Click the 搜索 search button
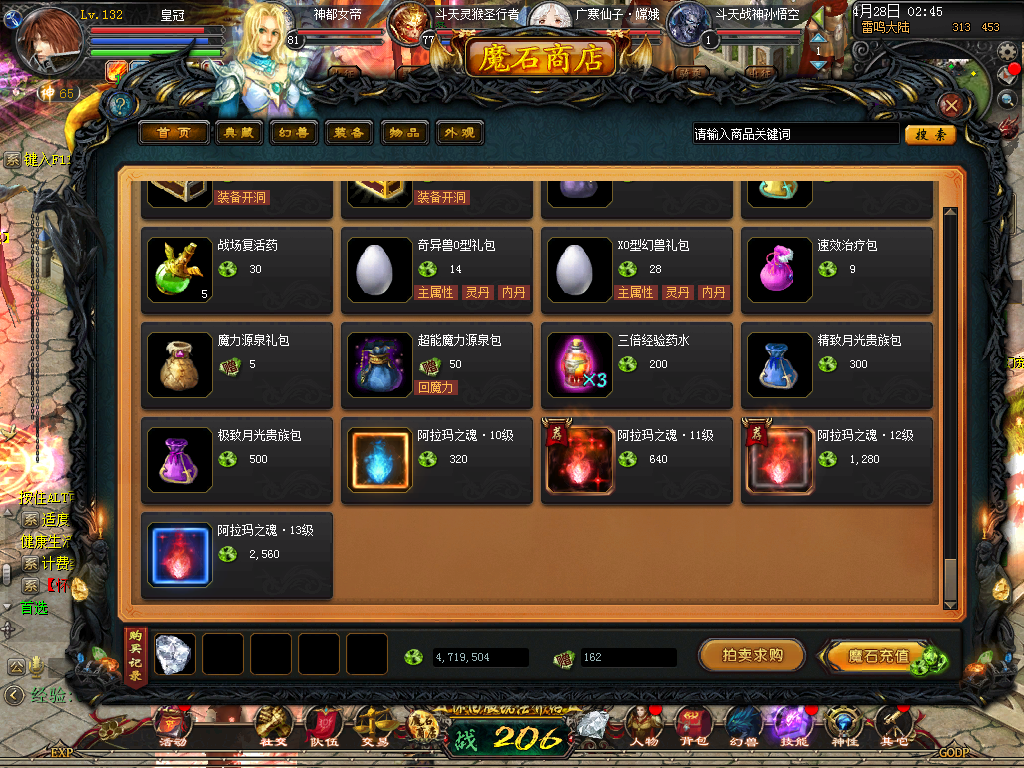This screenshot has width=1024, height=768. point(930,134)
